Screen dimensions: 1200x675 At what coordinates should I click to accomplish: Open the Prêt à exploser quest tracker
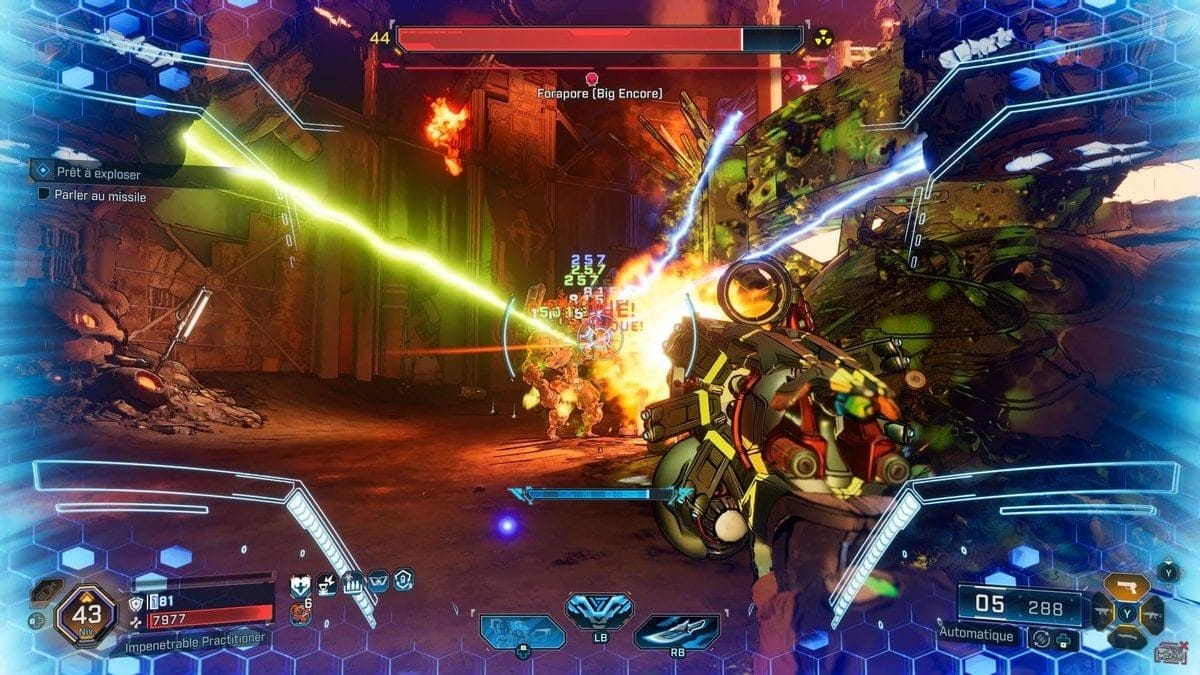98,173
